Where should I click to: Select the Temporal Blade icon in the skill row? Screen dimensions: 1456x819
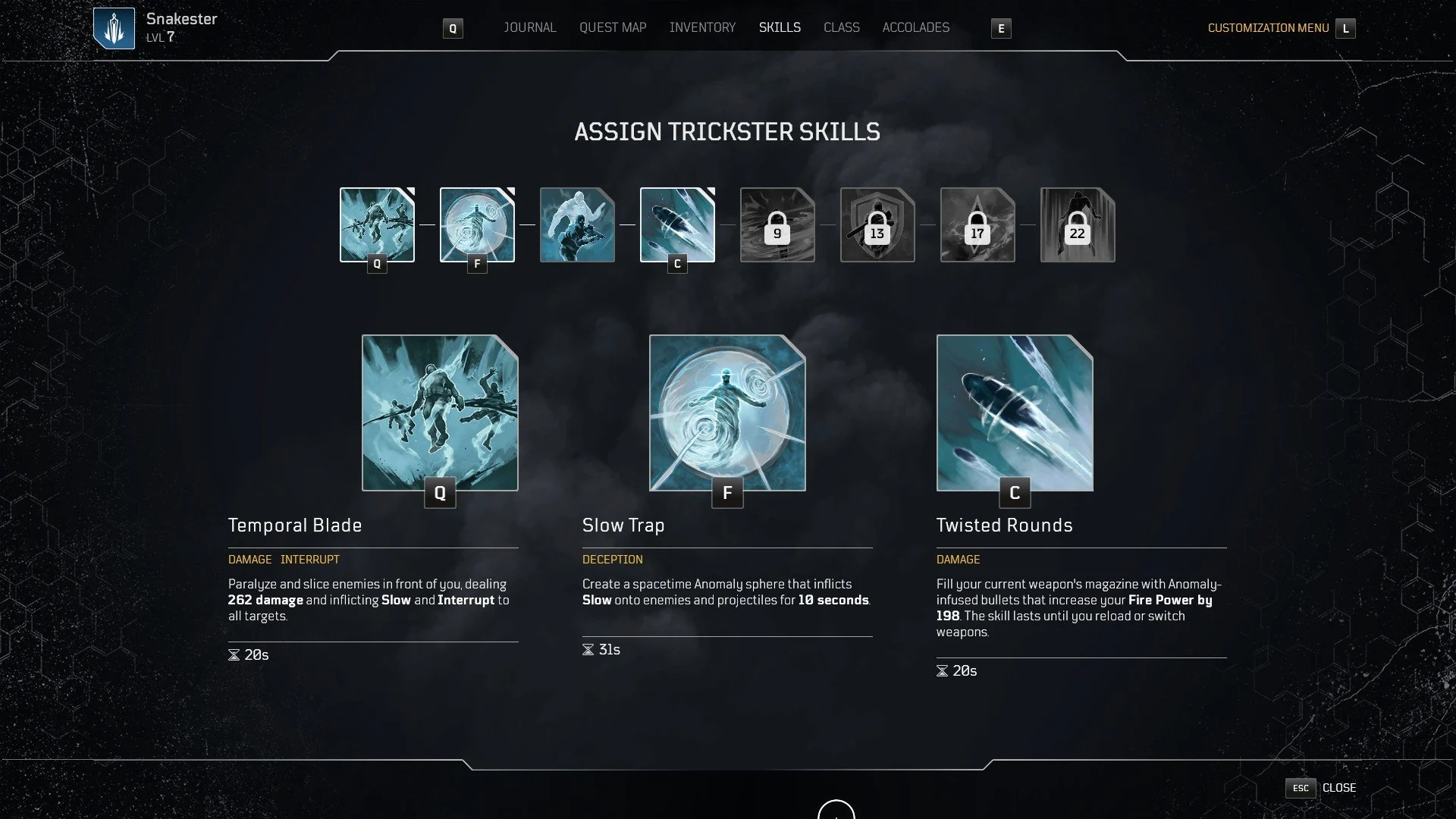pyautogui.click(x=376, y=224)
